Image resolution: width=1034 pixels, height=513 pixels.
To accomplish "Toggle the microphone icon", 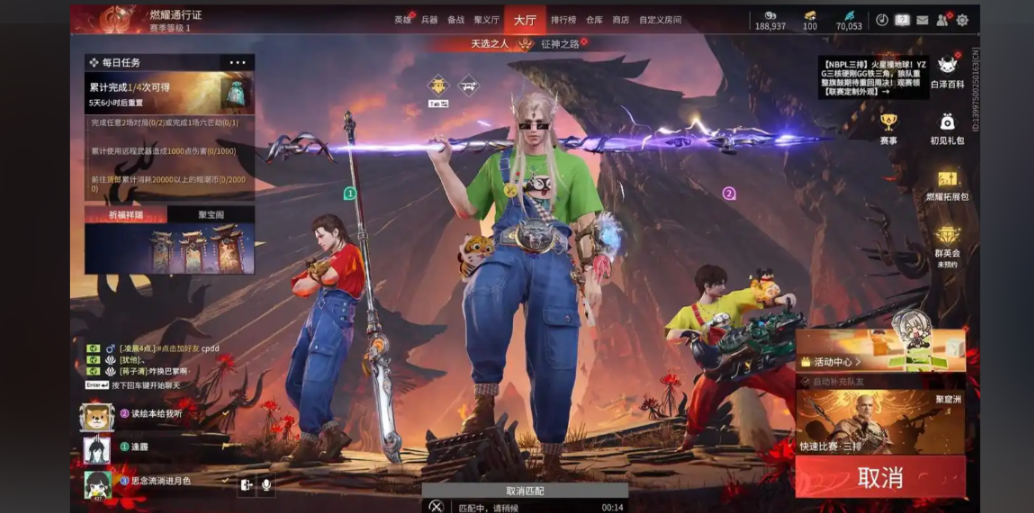I will pos(267,485).
